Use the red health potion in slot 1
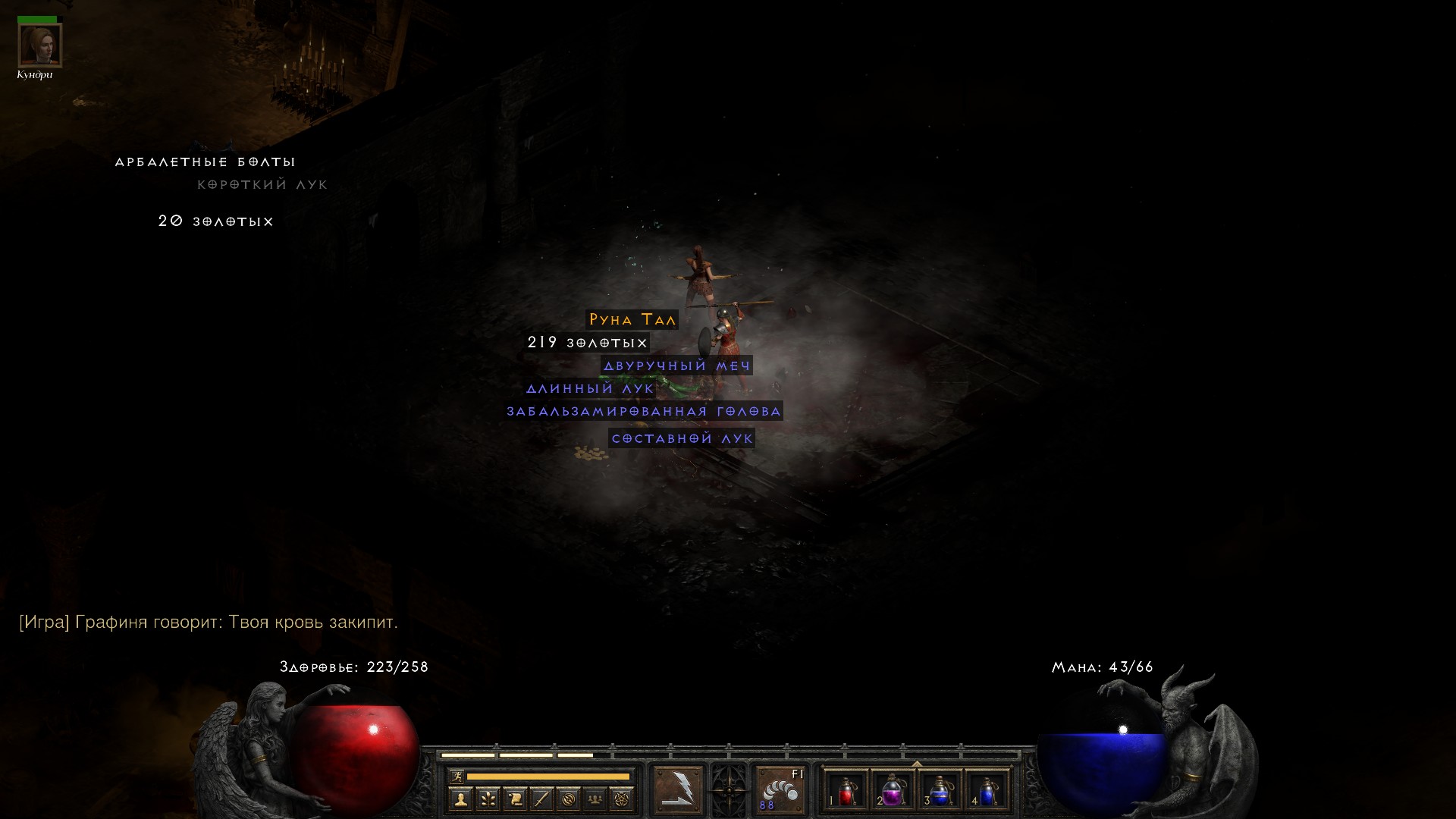 (846, 791)
